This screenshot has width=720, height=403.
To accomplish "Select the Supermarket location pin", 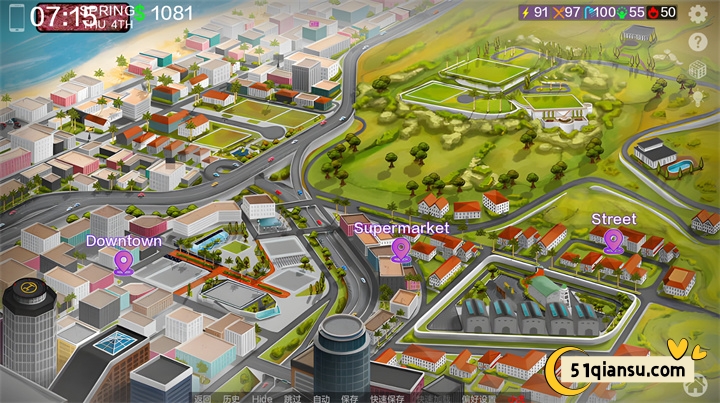I will pyautogui.click(x=401, y=250).
